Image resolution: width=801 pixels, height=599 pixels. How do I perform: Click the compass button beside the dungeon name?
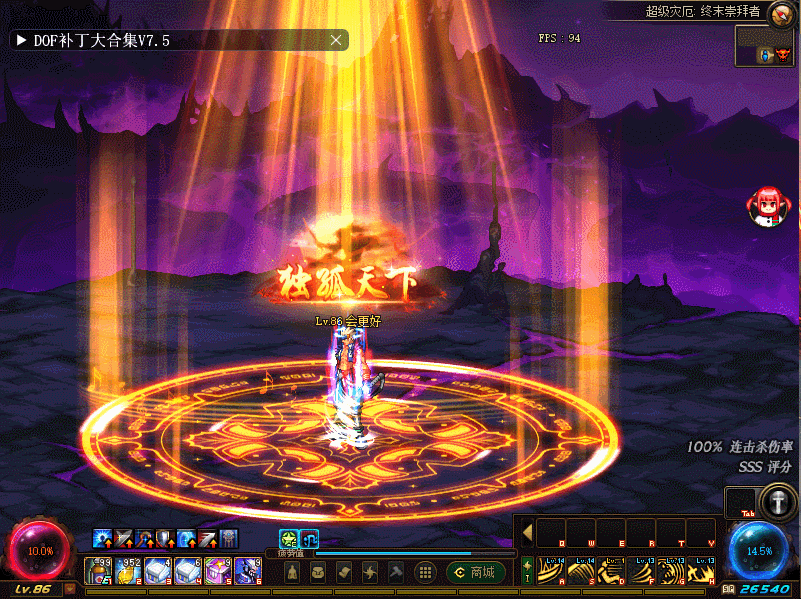pyautogui.click(x=778, y=11)
